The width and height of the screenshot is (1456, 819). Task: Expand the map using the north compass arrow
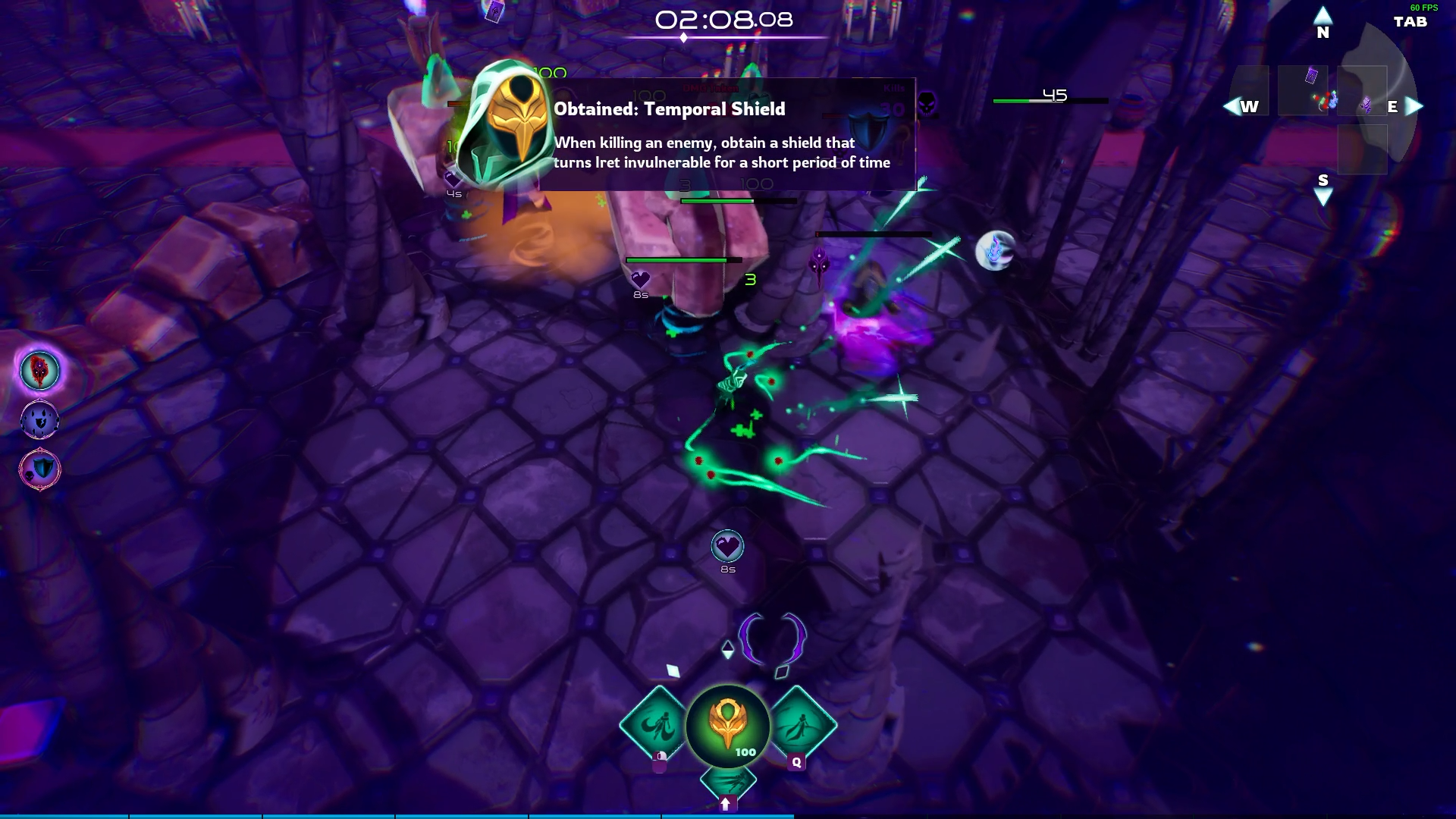(x=1323, y=14)
